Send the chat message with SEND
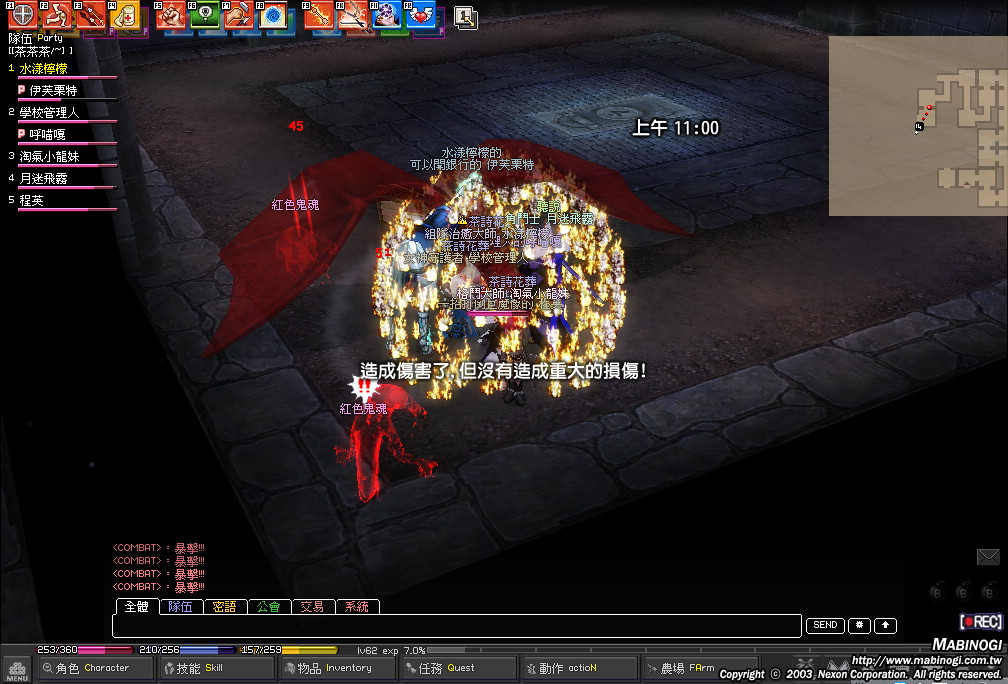 tap(825, 626)
